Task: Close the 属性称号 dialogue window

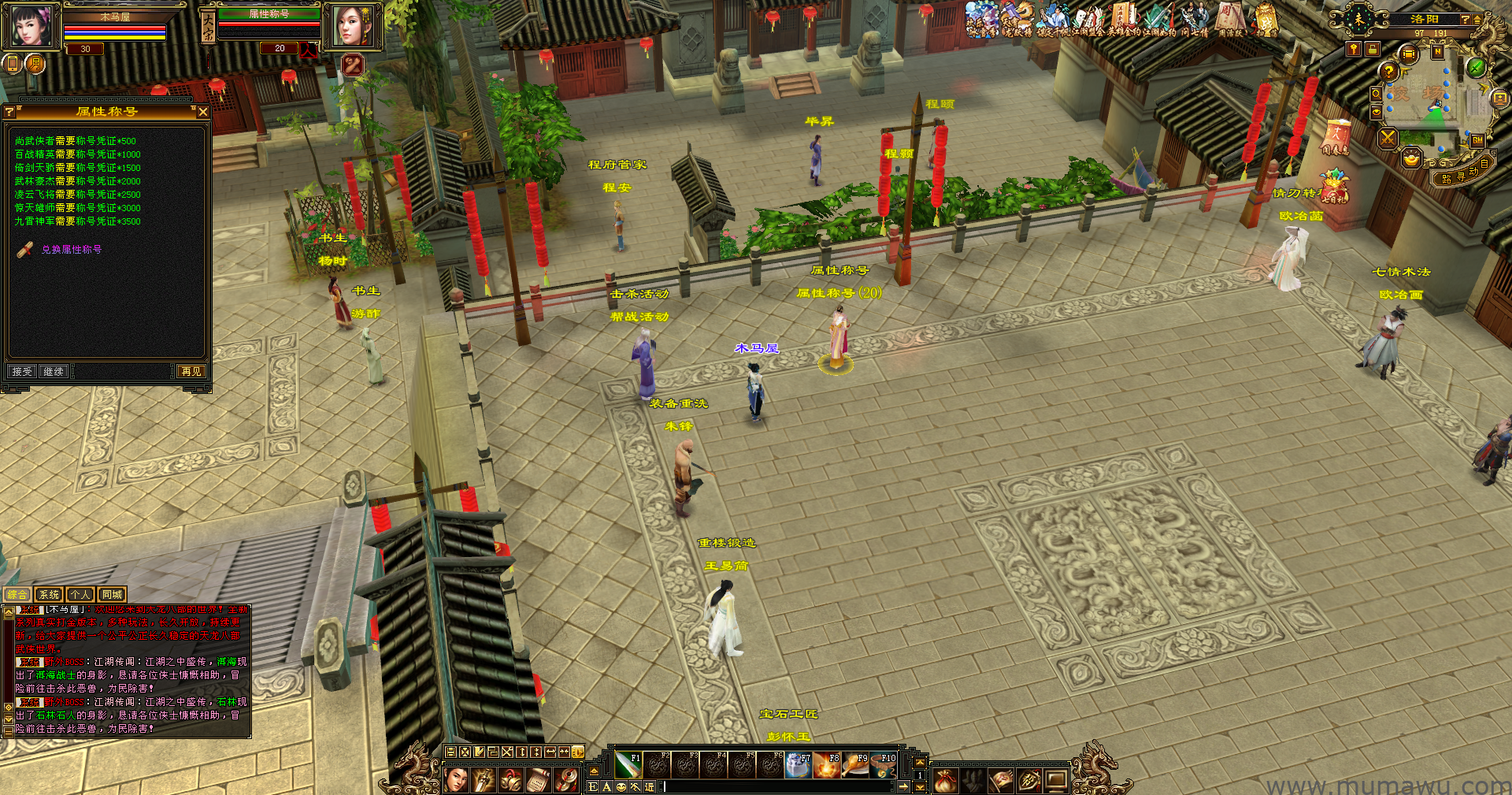Action: [x=203, y=112]
